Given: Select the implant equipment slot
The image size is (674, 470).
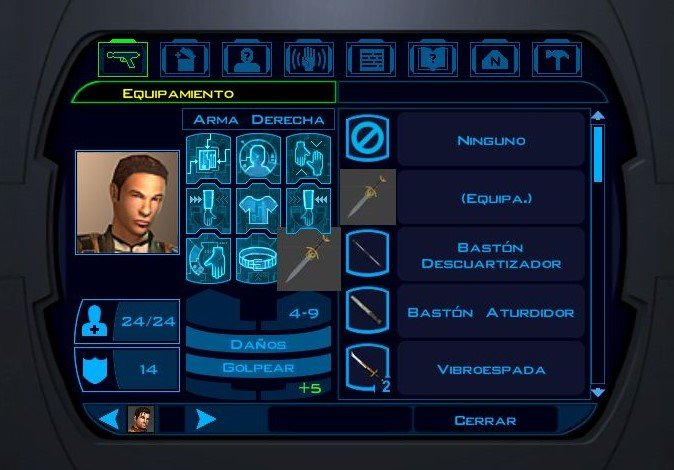Looking at the screenshot, I should click(x=209, y=158).
